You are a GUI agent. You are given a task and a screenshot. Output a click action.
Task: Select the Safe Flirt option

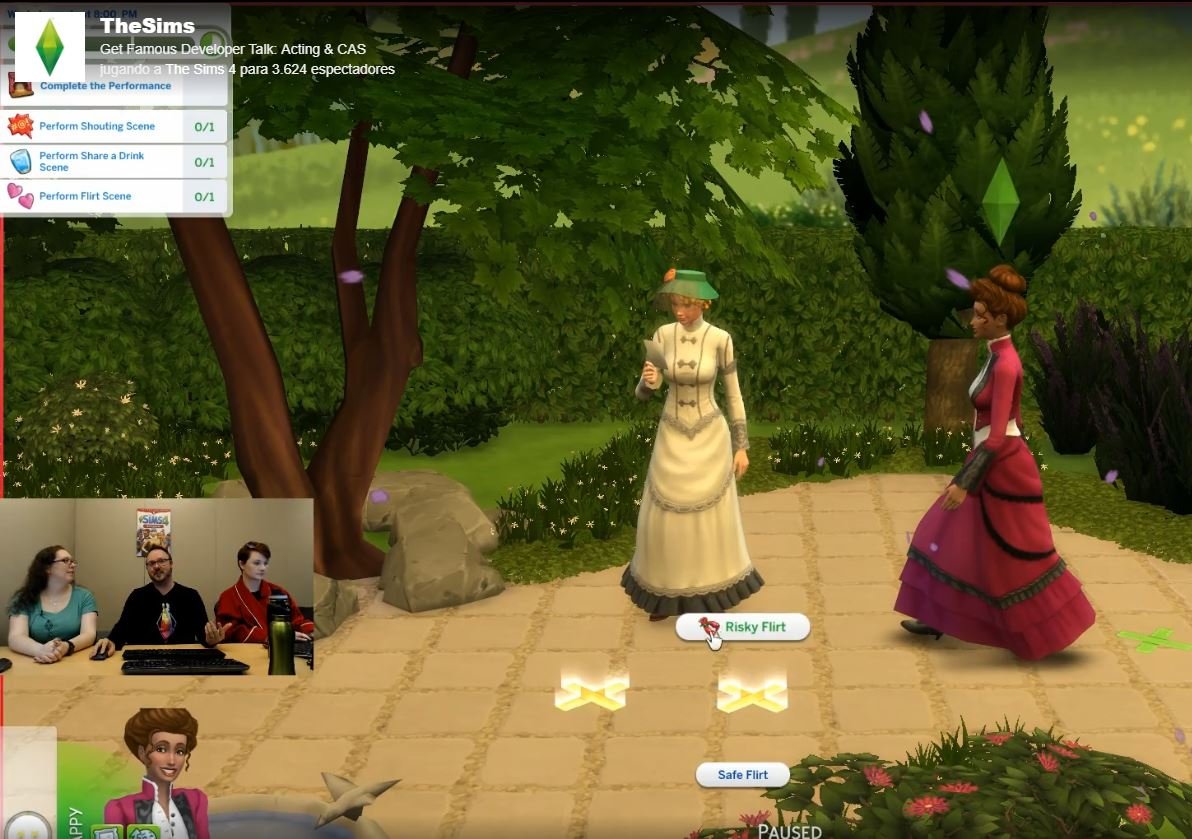point(742,775)
